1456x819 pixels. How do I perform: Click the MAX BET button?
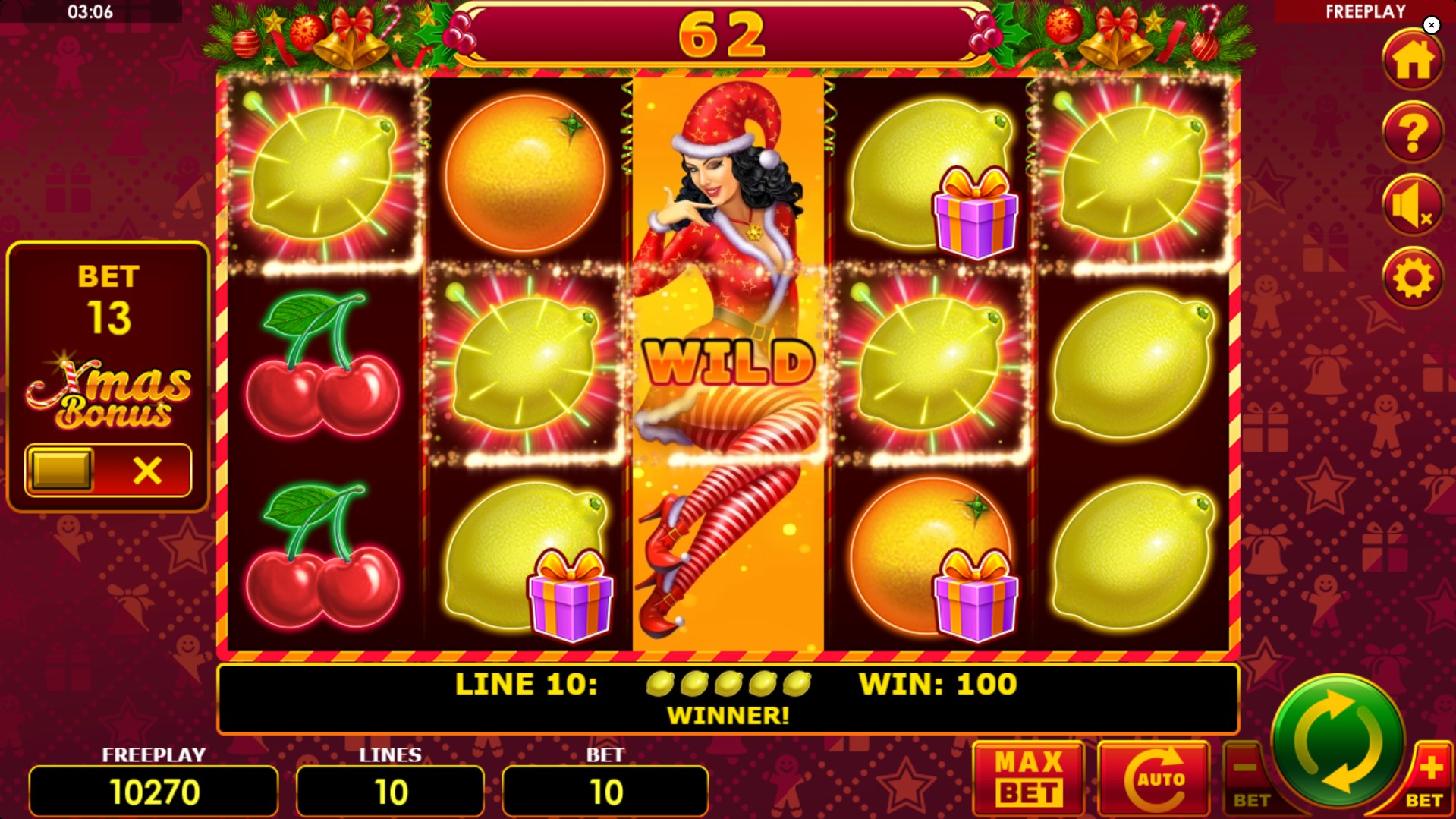click(x=1028, y=777)
